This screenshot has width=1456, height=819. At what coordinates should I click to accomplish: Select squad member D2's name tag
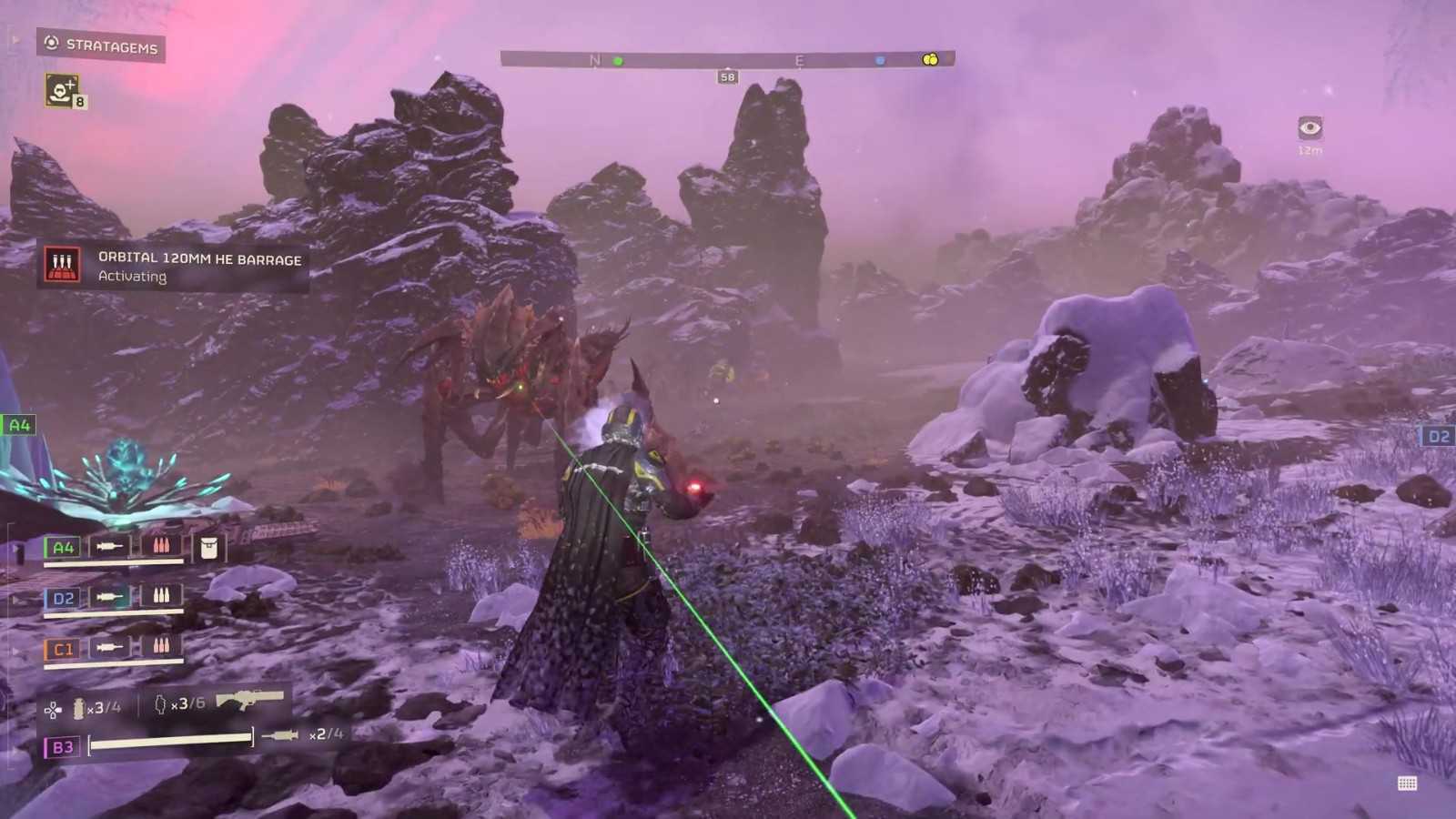(63, 598)
